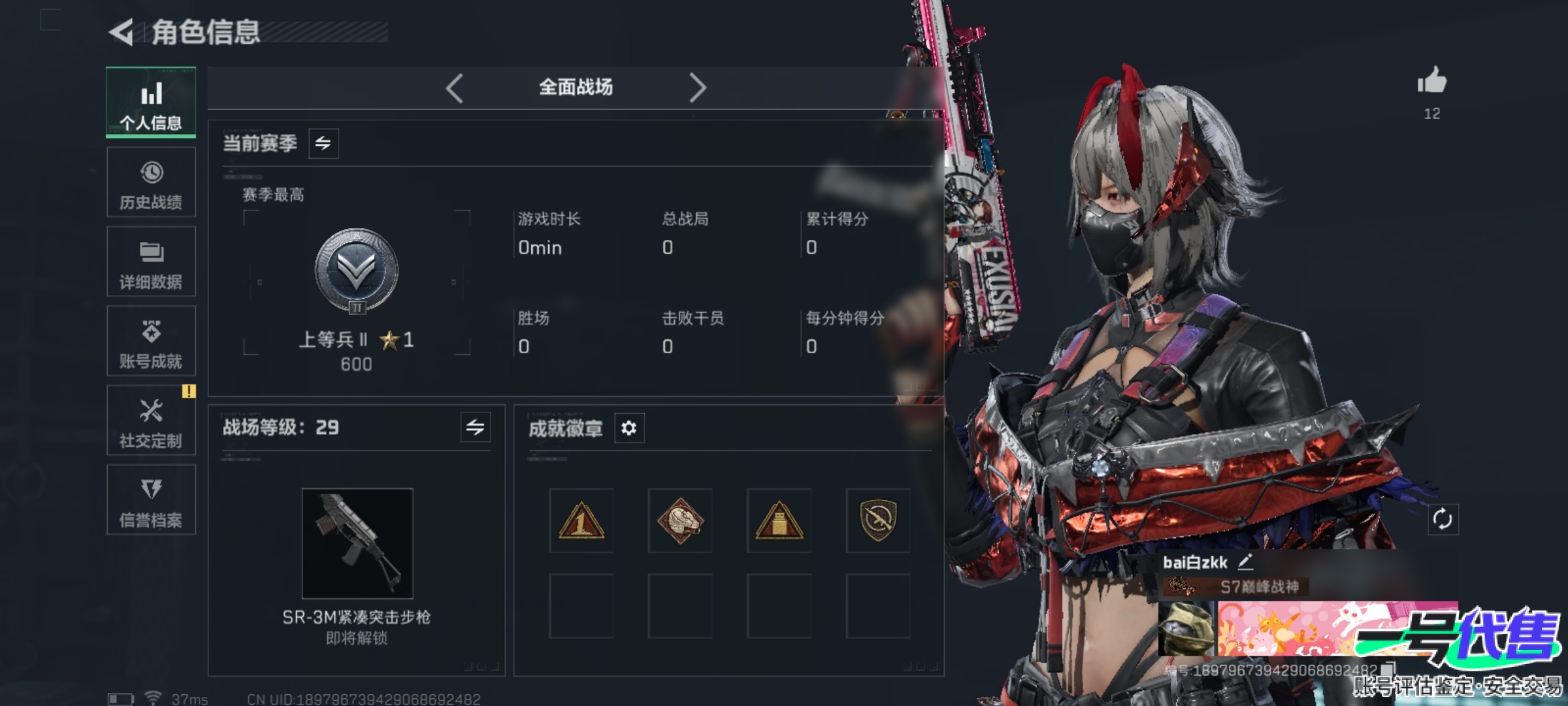Toggle the 战场等级 swap button

(475, 428)
